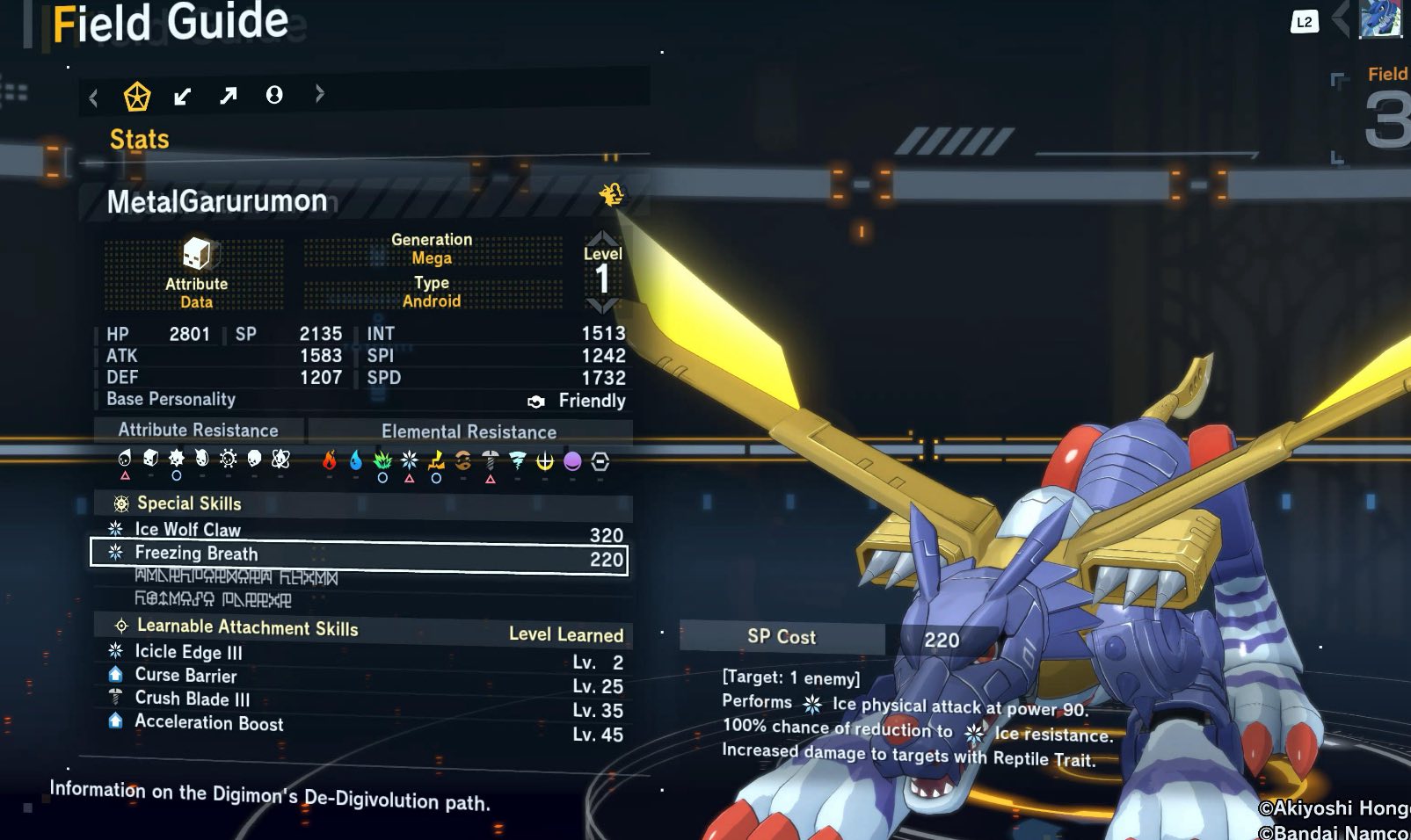Select the pentagon Stats tab icon
This screenshot has width=1411, height=840.
coord(137,96)
